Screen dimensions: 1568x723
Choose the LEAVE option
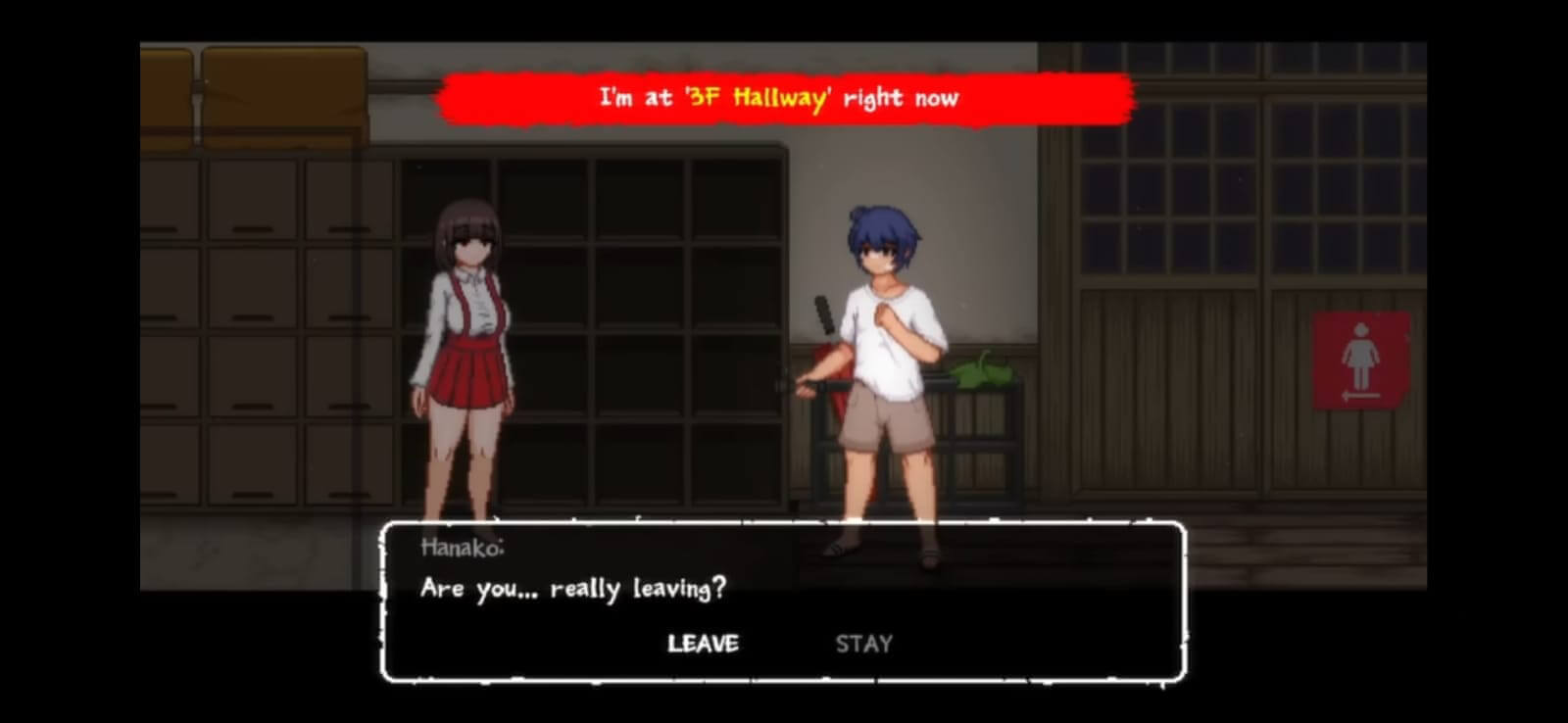click(703, 644)
